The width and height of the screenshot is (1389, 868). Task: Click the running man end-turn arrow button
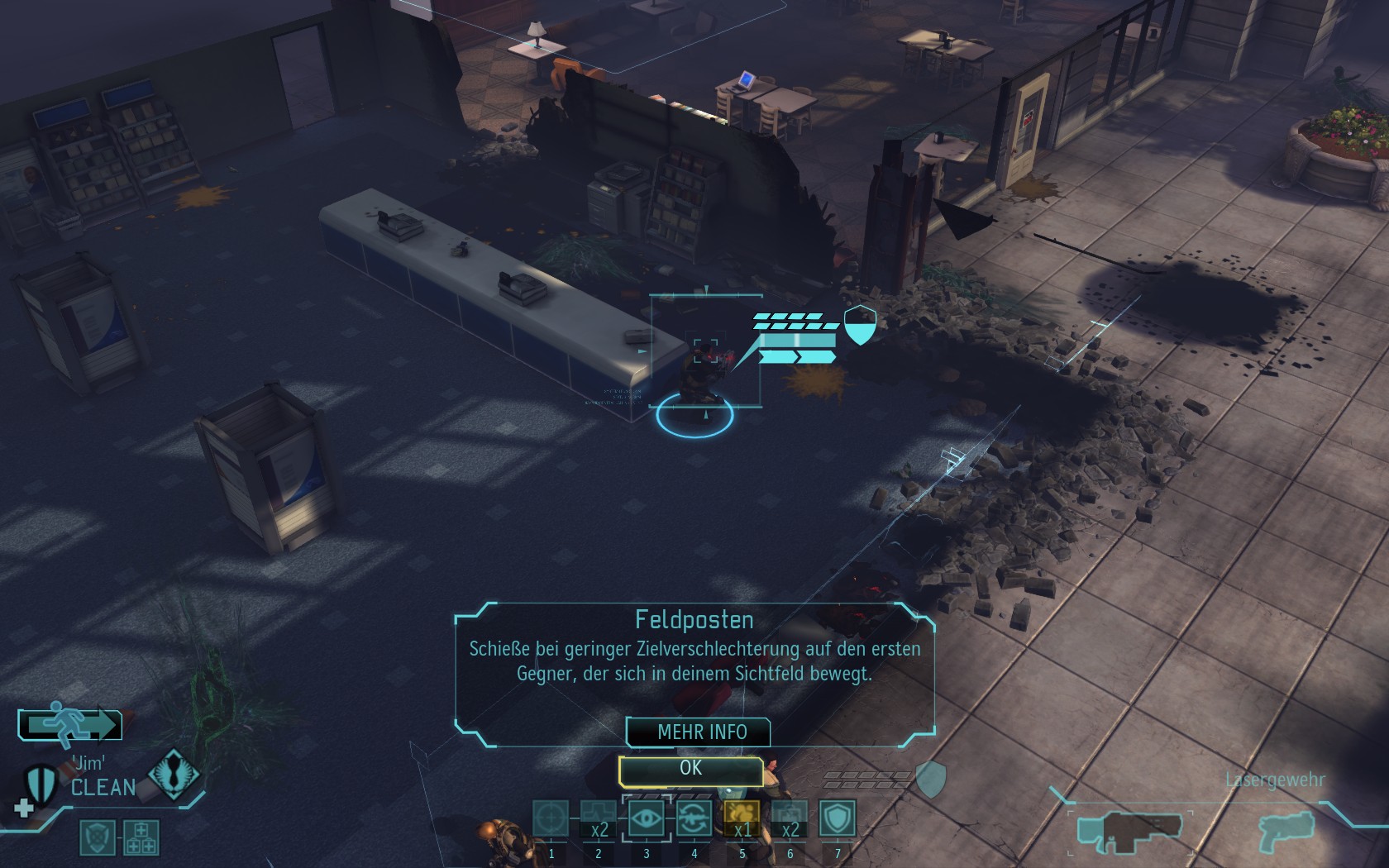[71, 724]
